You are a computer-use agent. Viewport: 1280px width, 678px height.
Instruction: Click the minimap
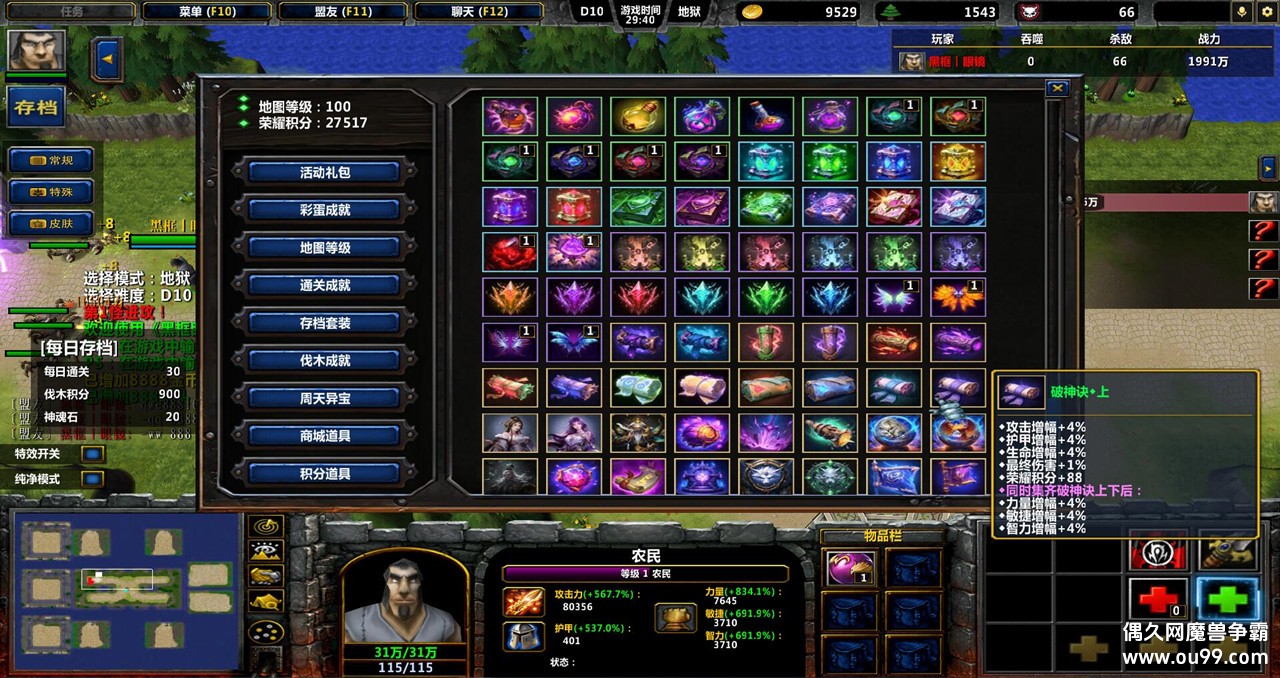(x=126, y=590)
